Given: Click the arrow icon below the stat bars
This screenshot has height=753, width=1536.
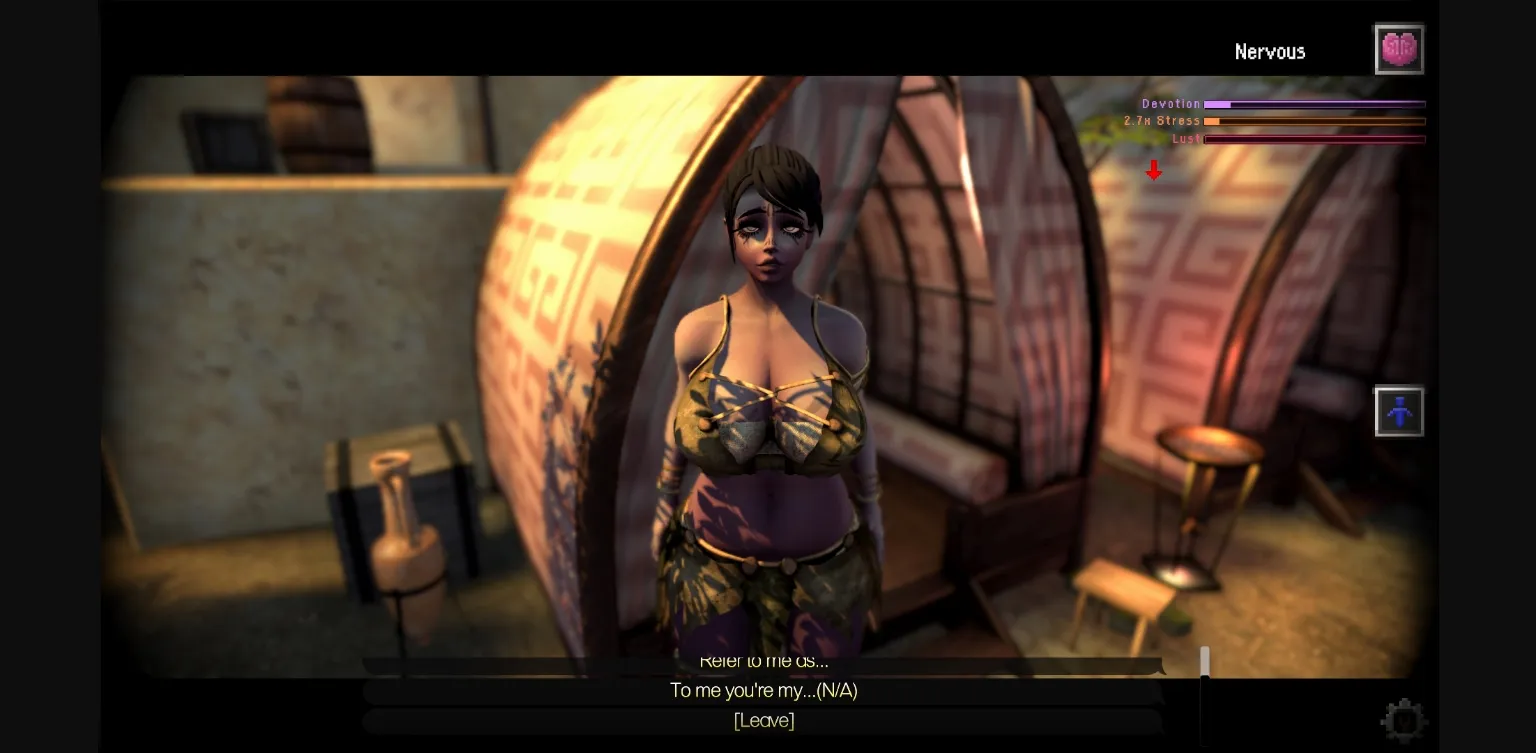Looking at the screenshot, I should coord(1154,170).
